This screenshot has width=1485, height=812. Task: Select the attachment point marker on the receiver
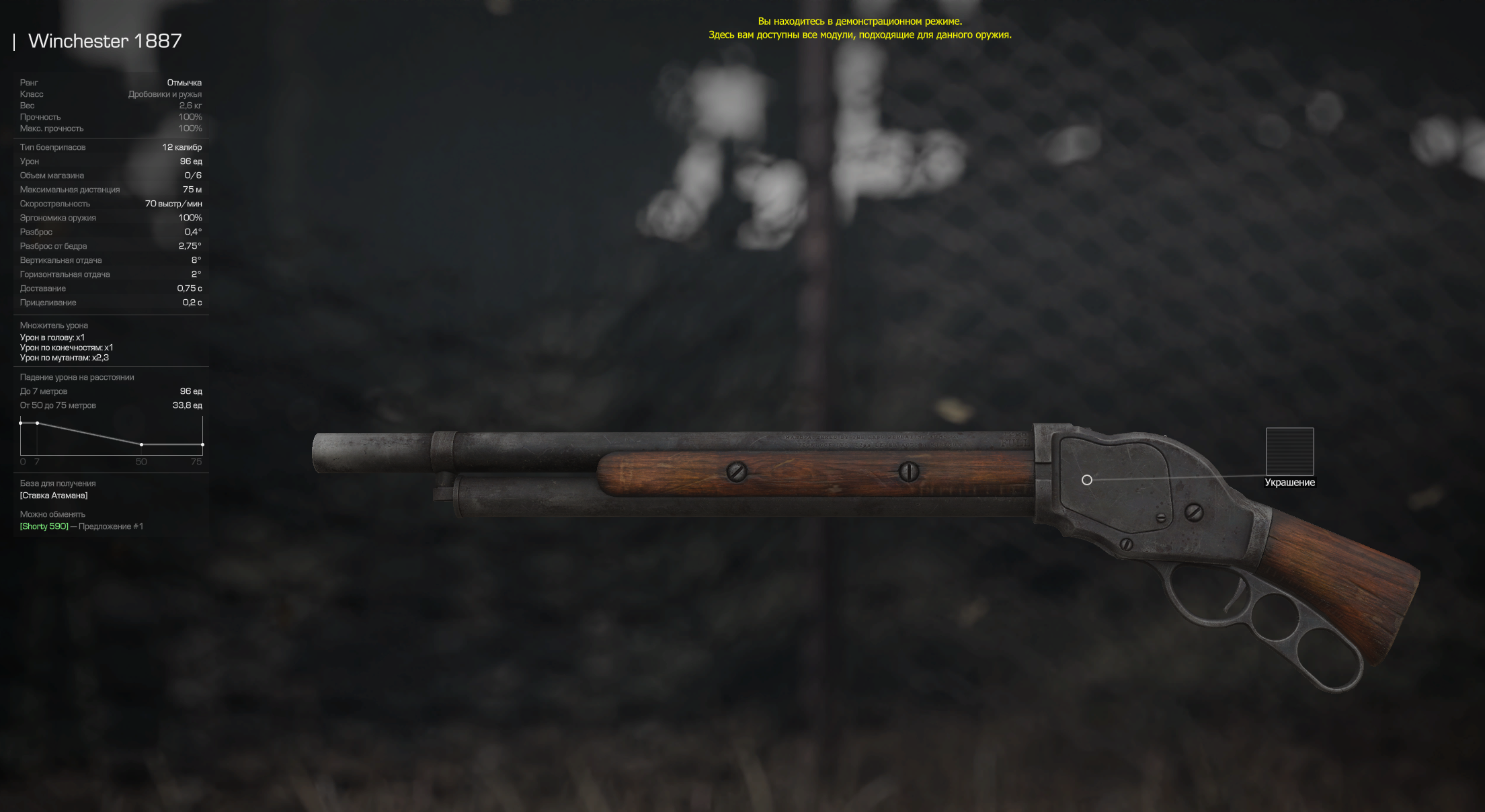pyautogui.click(x=1087, y=480)
